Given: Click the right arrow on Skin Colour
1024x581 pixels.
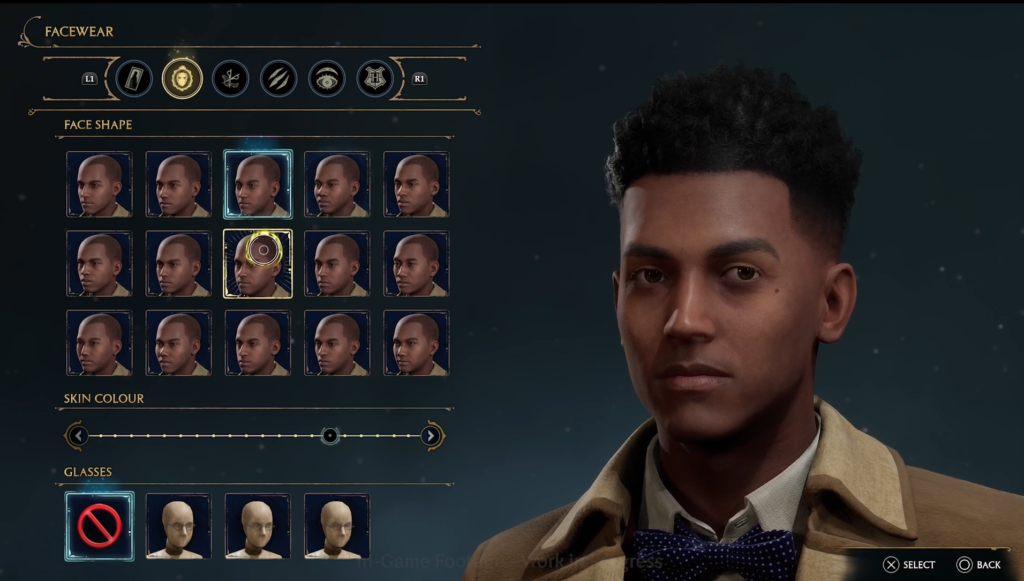Looking at the screenshot, I should [431, 436].
